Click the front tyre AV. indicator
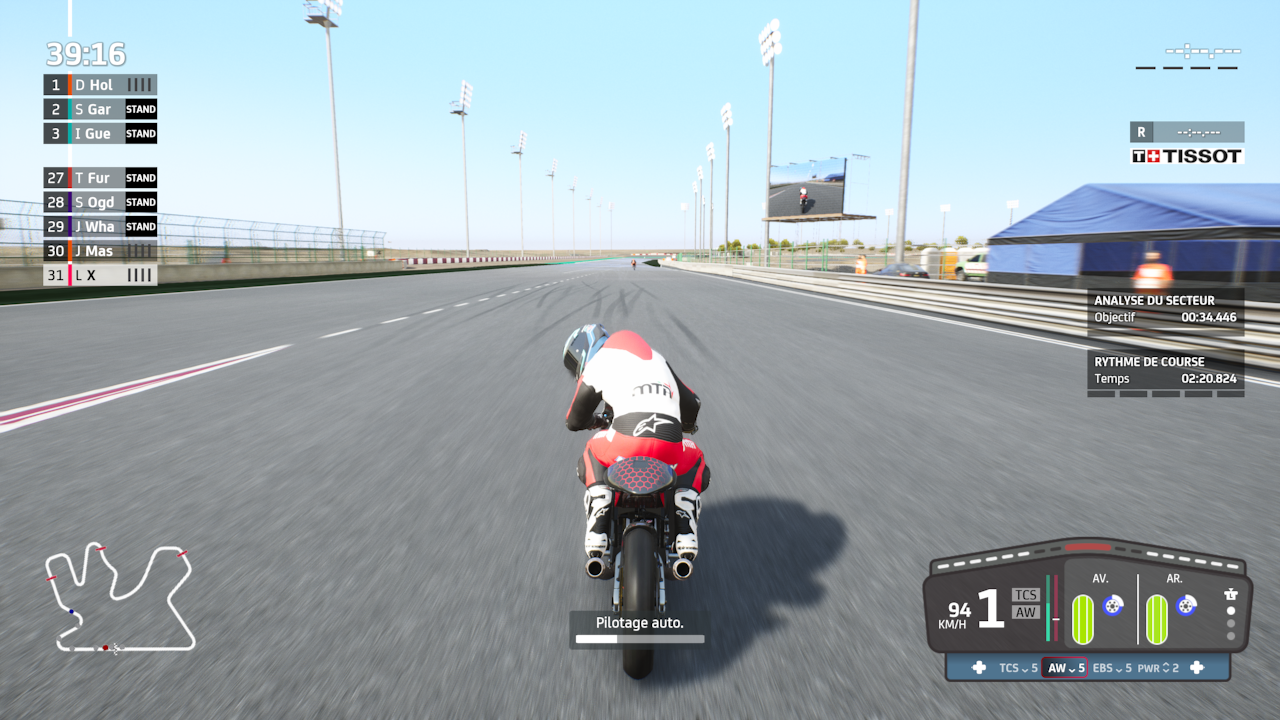This screenshot has height=720, width=1280. point(1083,619)
